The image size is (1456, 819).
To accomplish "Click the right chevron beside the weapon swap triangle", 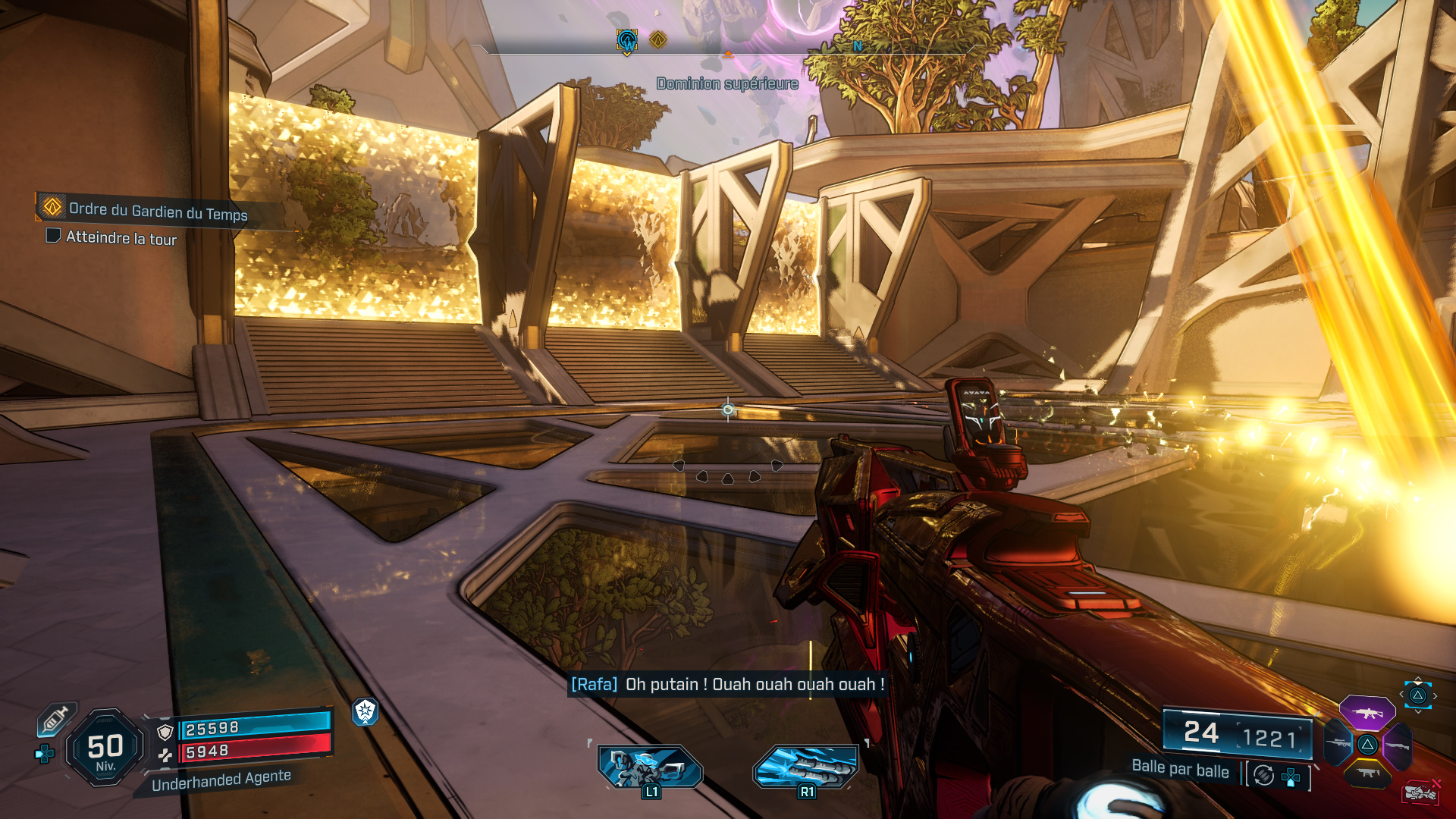I will [x=1435, y=695].
